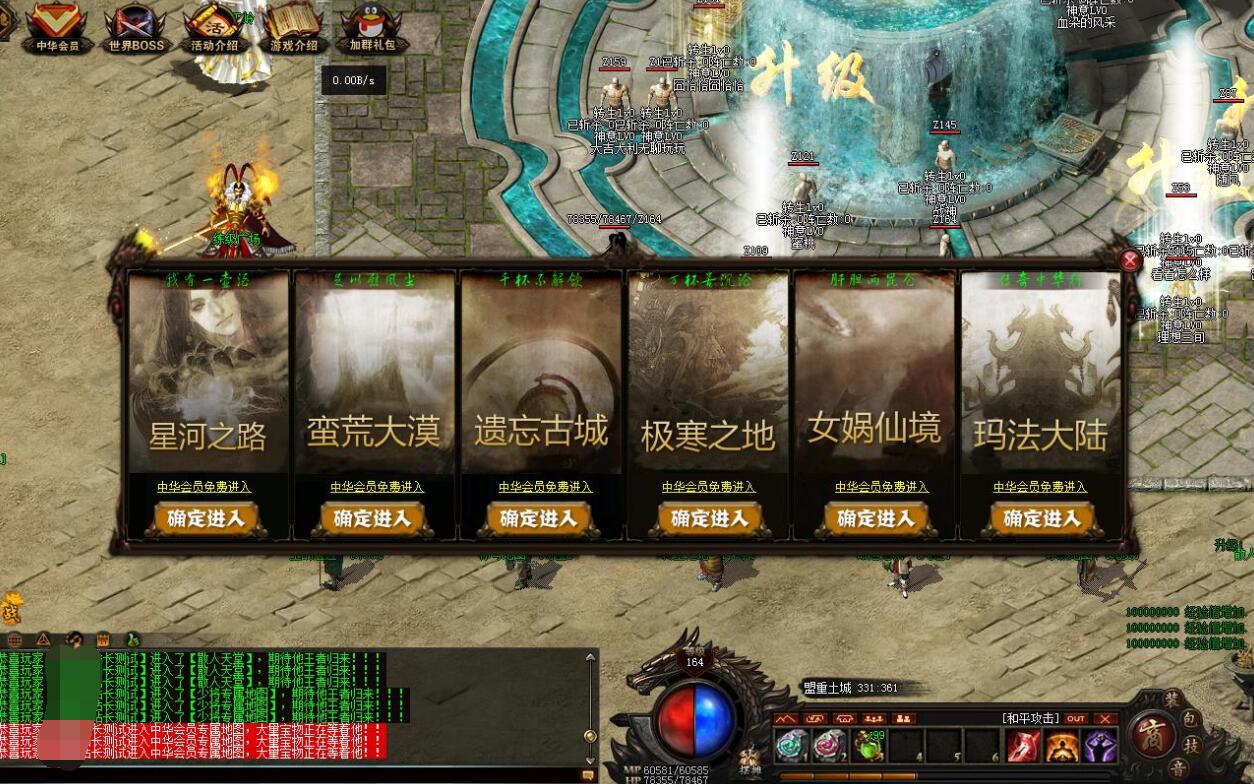Screen dimensions: 1254x784
Task: Follow the 中华会员免费进入 link under 玛法大陆
Action: pyautogui.click(x=1040, y=487)
